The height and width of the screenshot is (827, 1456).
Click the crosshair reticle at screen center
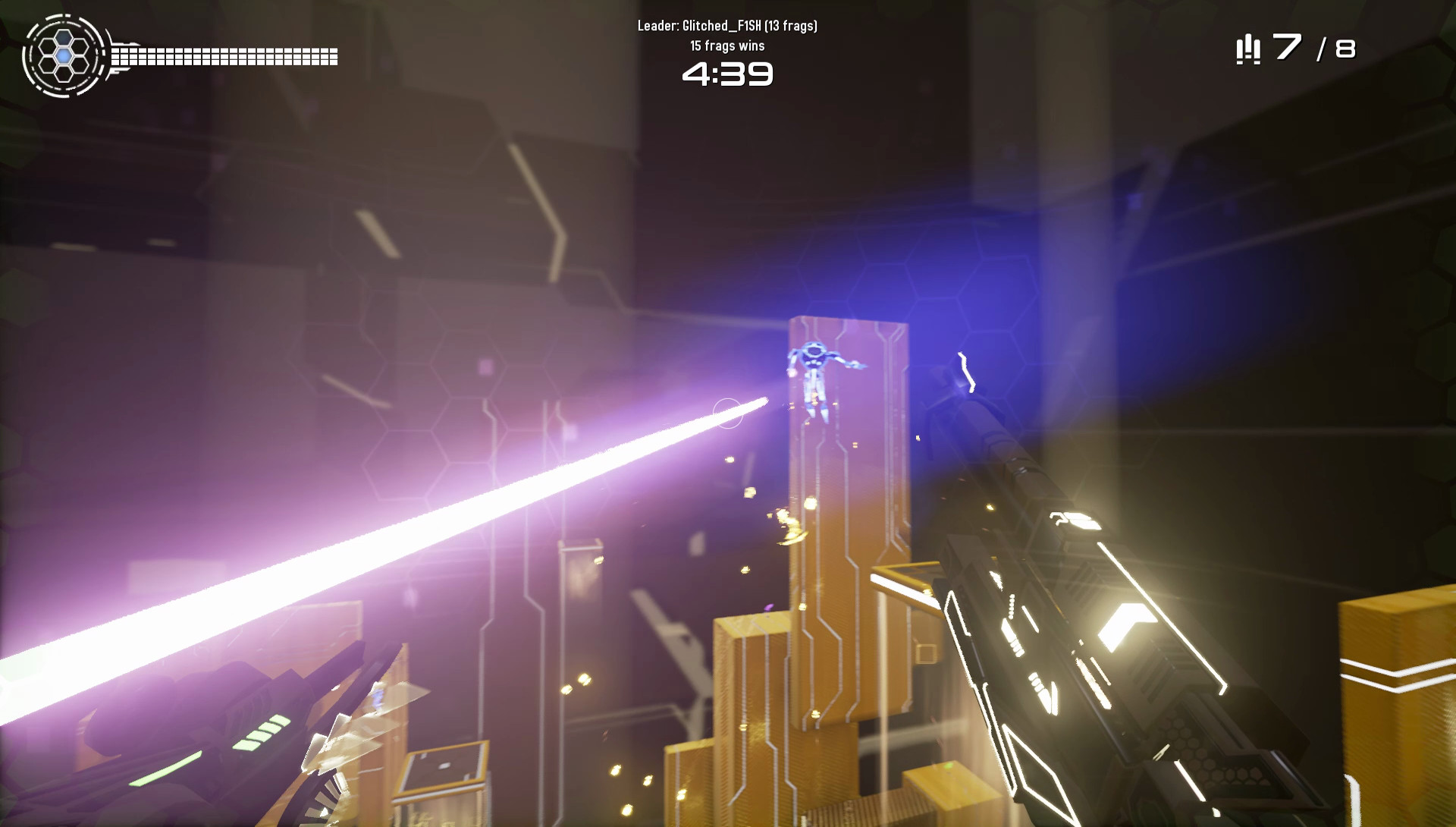(729, 411)
